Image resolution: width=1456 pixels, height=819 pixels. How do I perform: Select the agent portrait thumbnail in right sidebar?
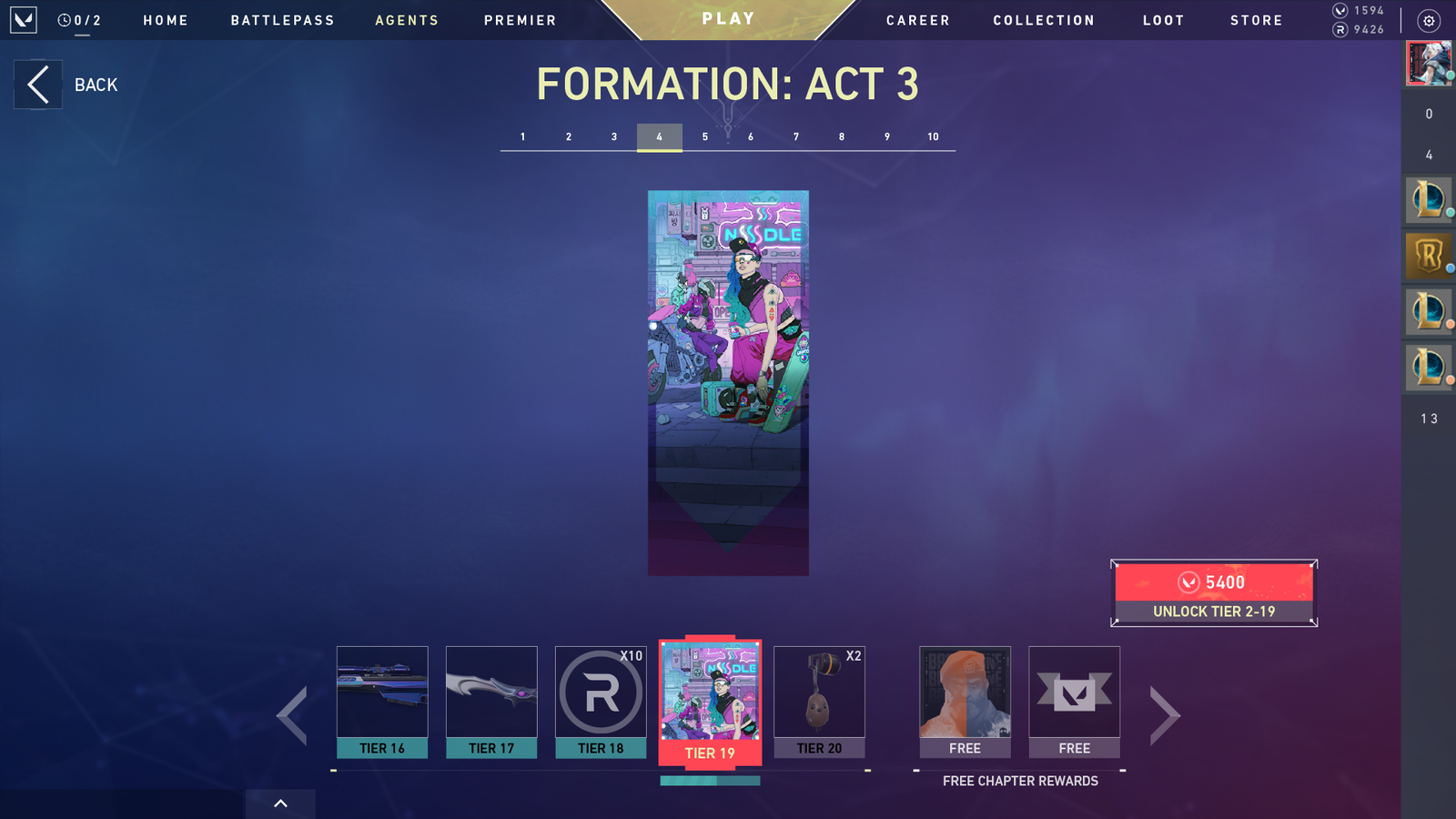tap(1428, 64)
